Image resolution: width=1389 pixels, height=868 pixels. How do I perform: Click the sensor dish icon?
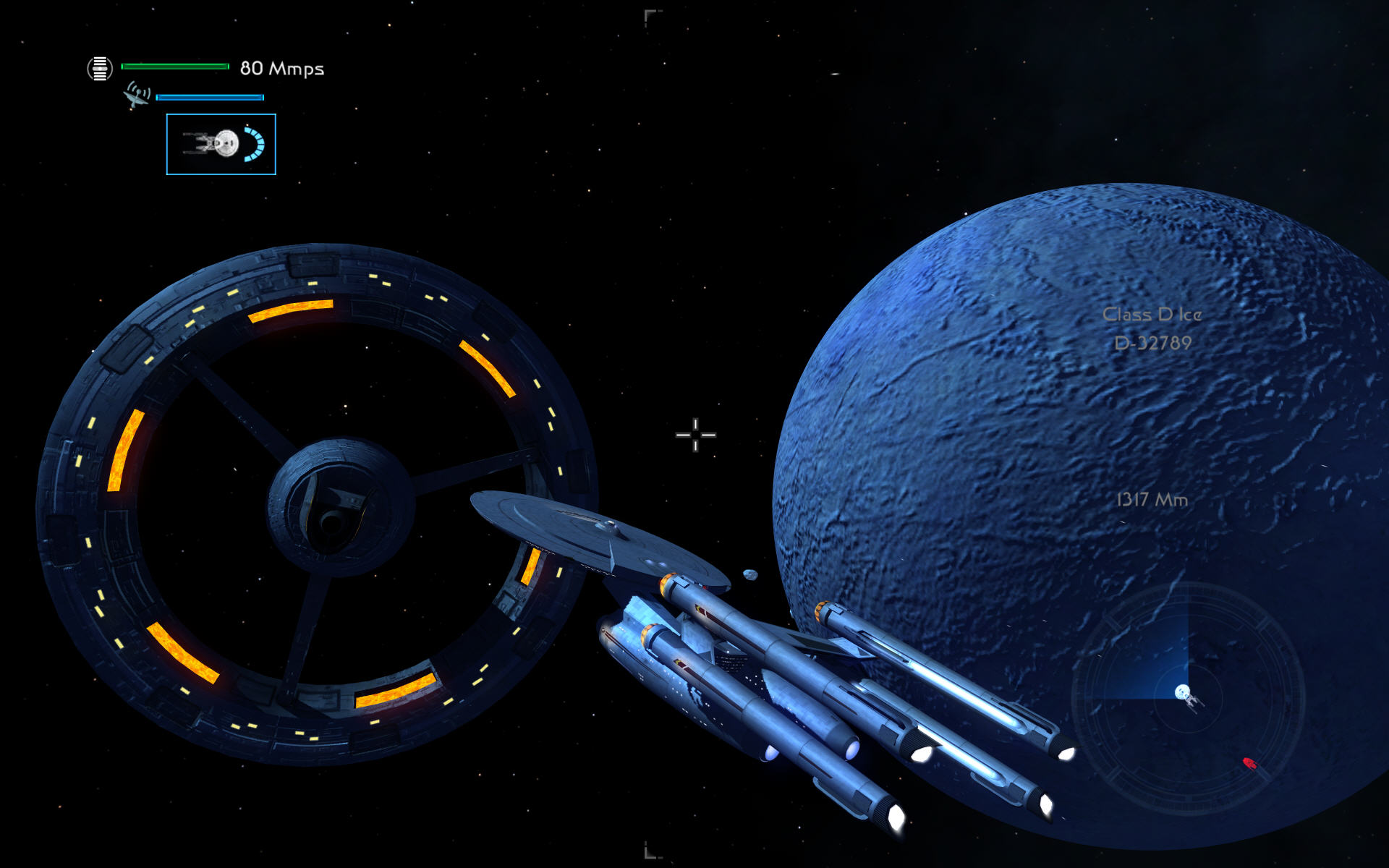[137, 95]
